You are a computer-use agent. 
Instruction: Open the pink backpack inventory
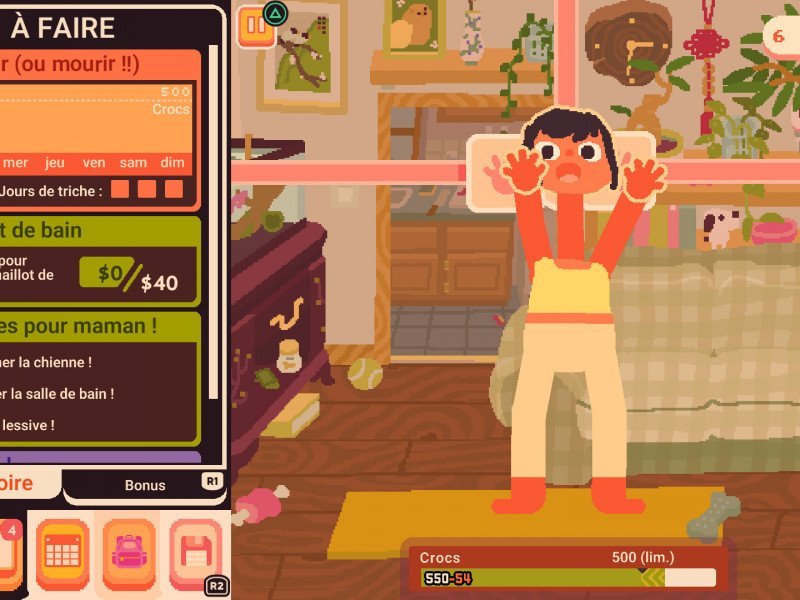(129, 550)
